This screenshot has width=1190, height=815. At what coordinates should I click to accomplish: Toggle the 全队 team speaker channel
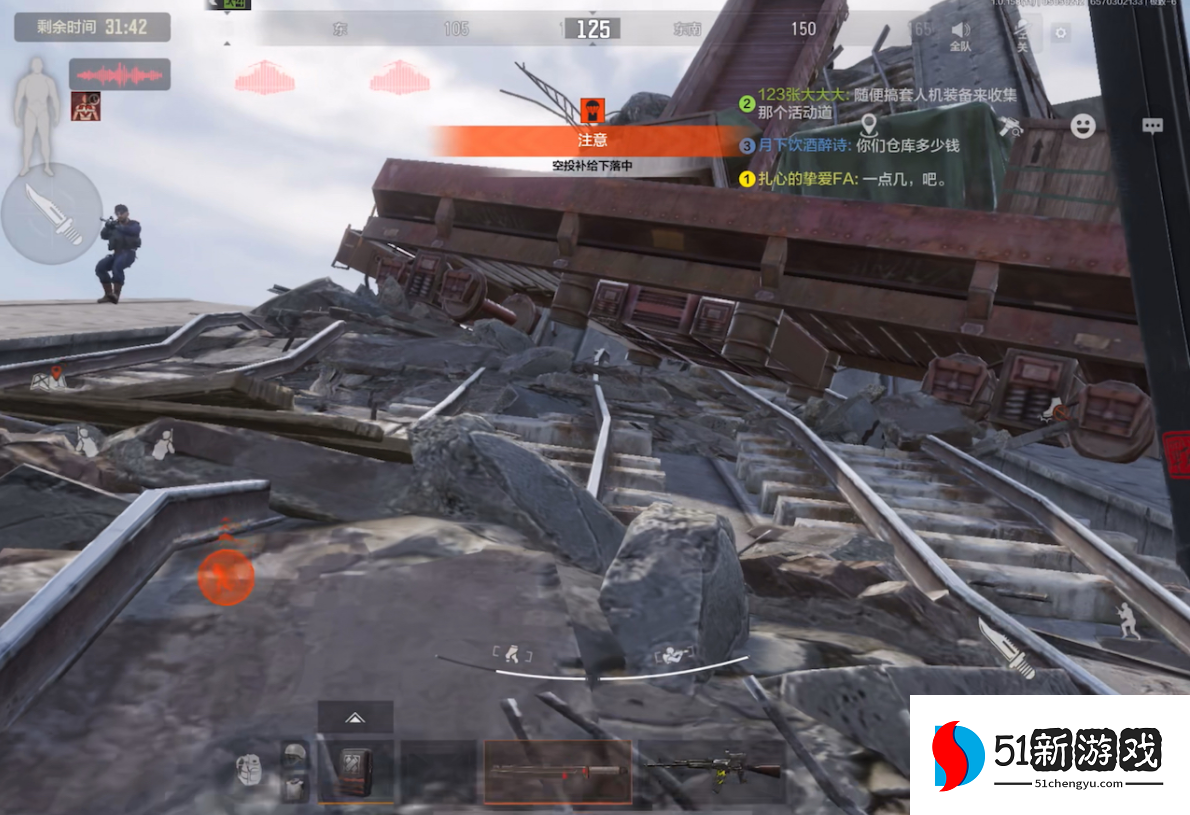point(960,36)
